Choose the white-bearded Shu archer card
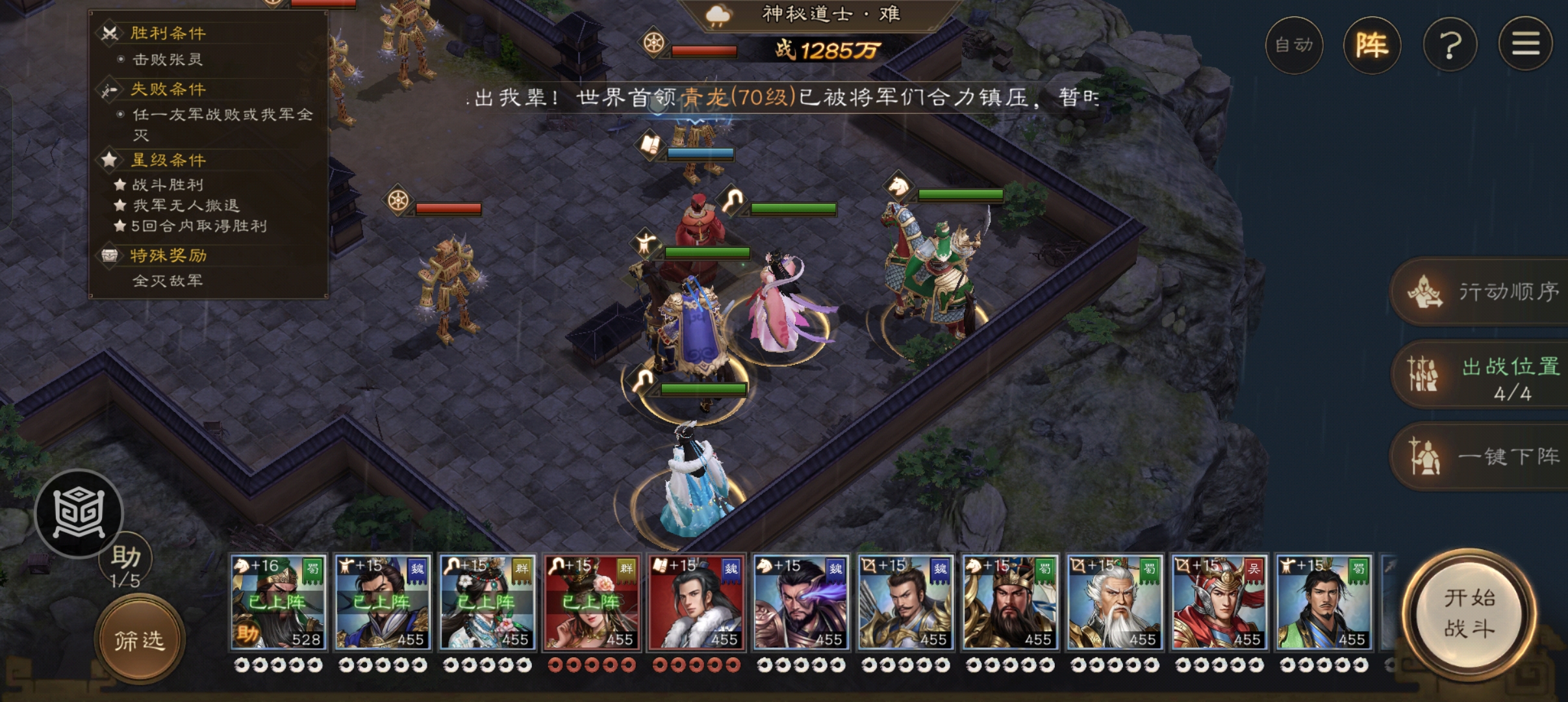Viewport: 1568px width, 702px height. [x=1115, y=602]
